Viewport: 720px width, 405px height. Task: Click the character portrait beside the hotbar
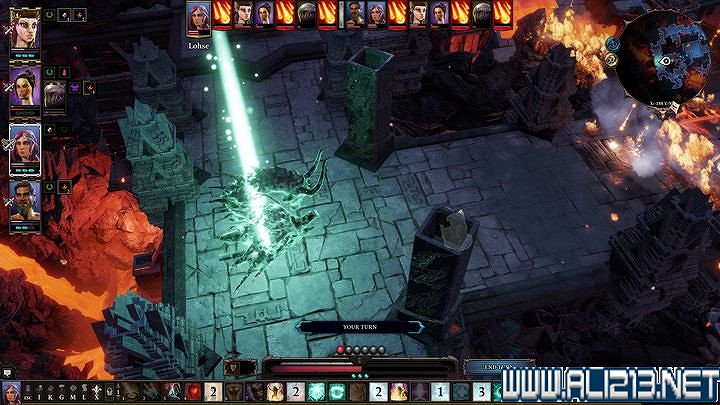(x=11, y=392)
